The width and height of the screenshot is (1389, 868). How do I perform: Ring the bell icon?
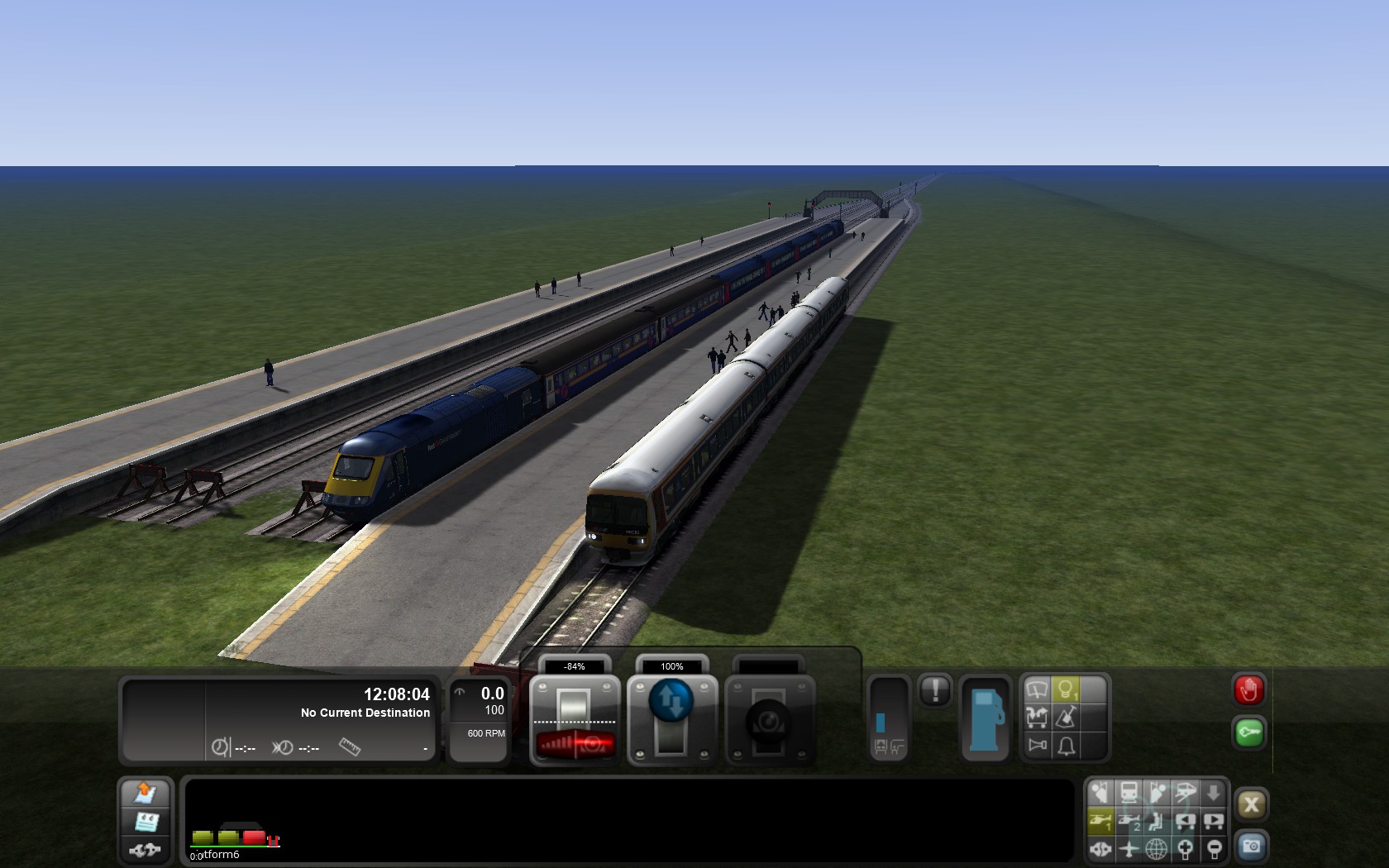coord(1066,746)
